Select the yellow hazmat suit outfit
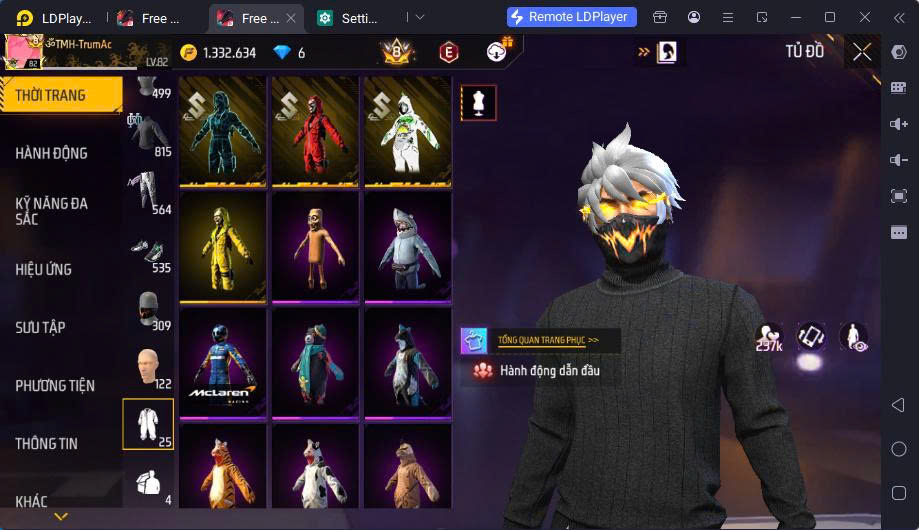The image size is (919, 530). click(222, 244)
